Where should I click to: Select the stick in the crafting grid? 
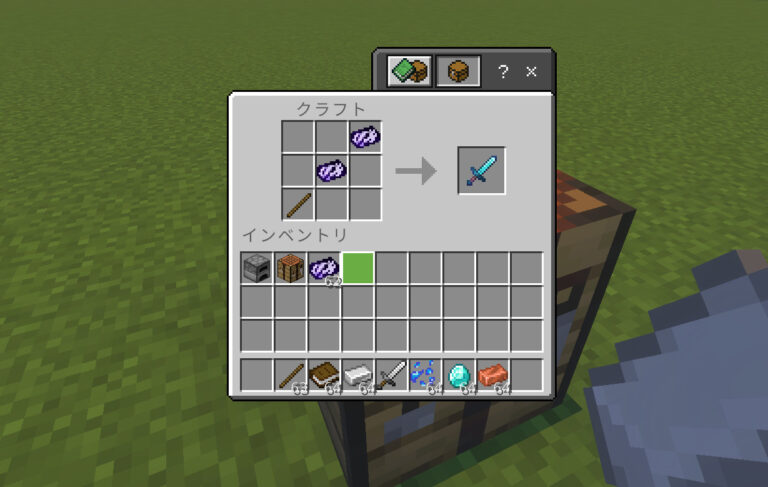pyautogui.click(x=297, y=204)
